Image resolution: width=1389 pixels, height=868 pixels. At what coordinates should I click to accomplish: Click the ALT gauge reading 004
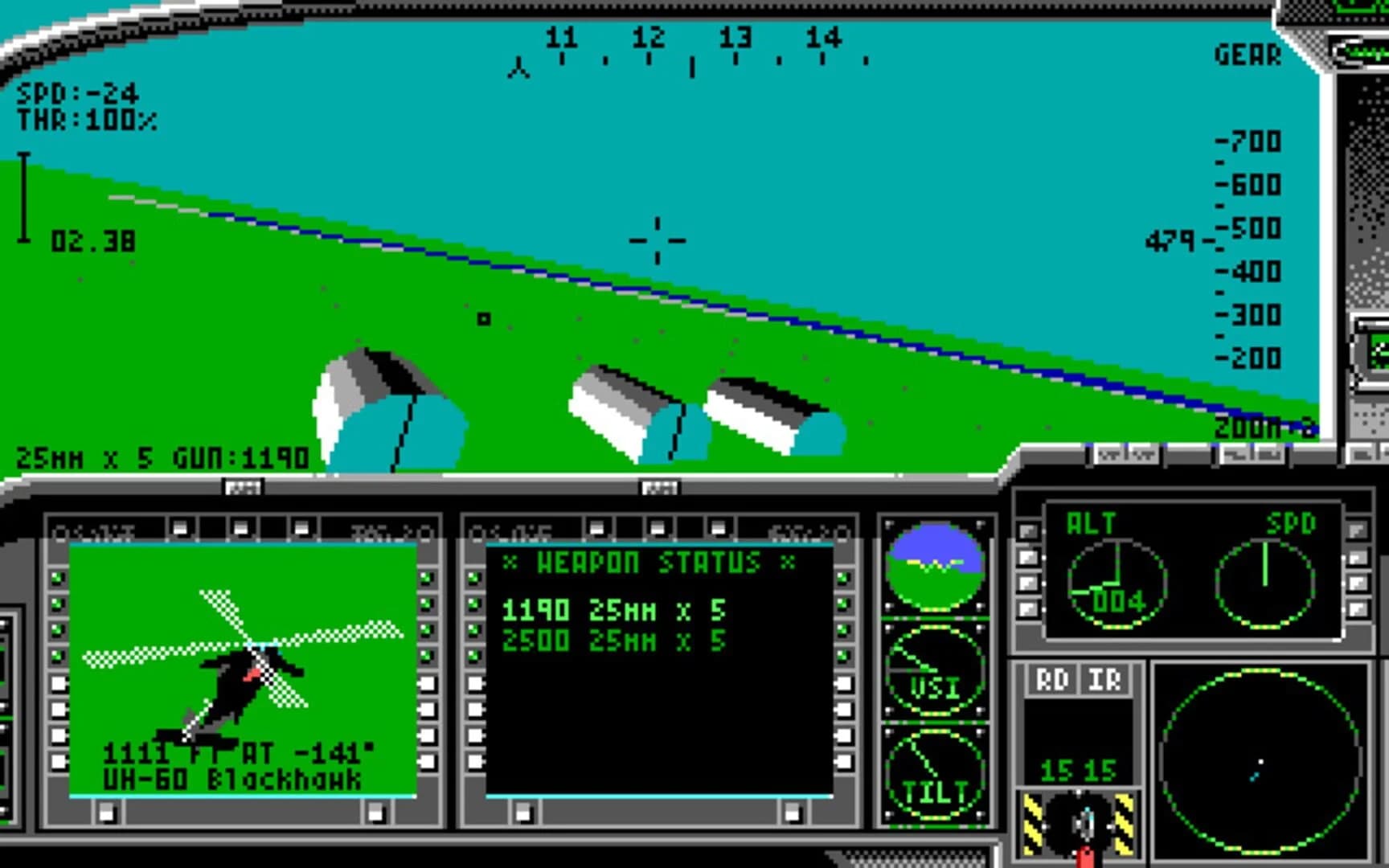pyautogui.click(x=1119, y=580)
